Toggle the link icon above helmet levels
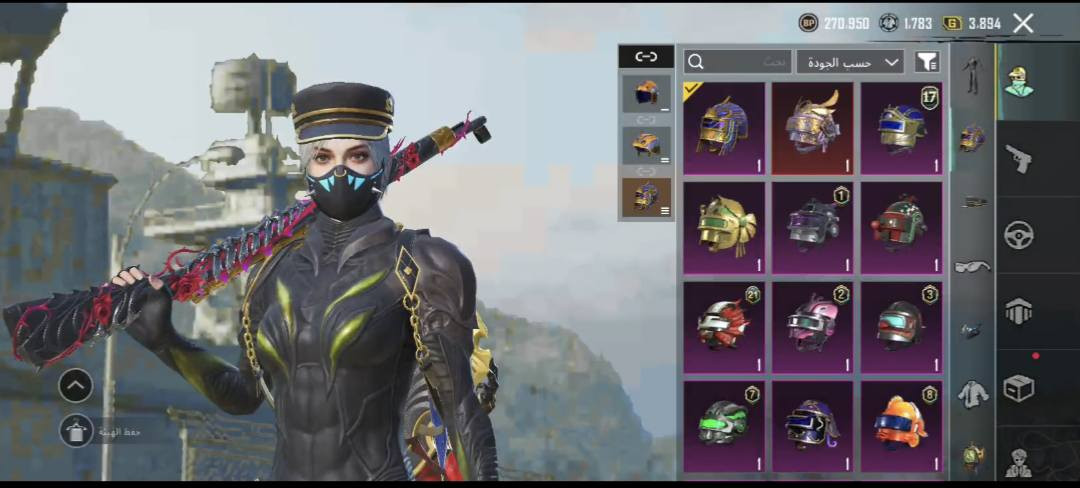The height and width of the screenshot is (488, 1080). 646,57
